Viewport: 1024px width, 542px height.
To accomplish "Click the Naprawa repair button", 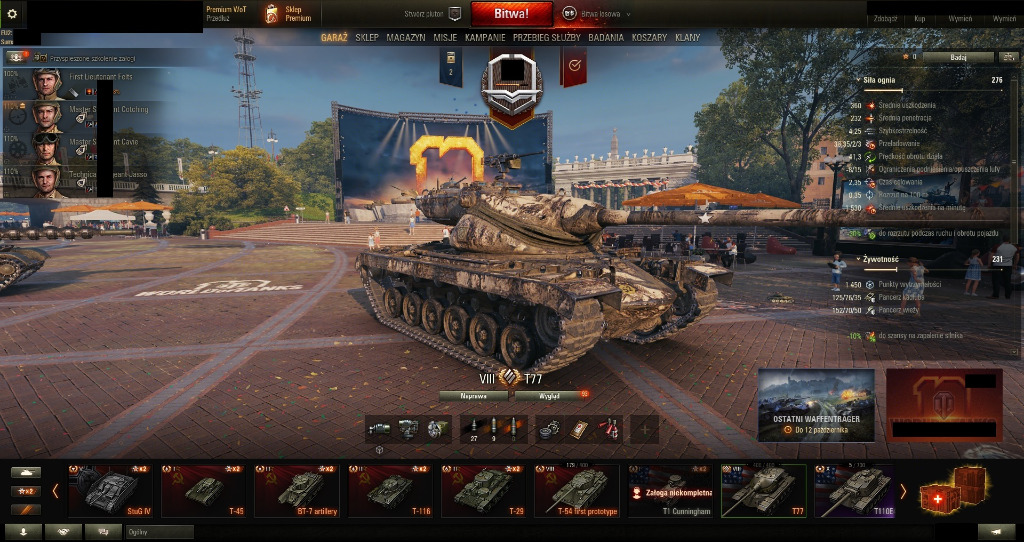I will point(473,396).
